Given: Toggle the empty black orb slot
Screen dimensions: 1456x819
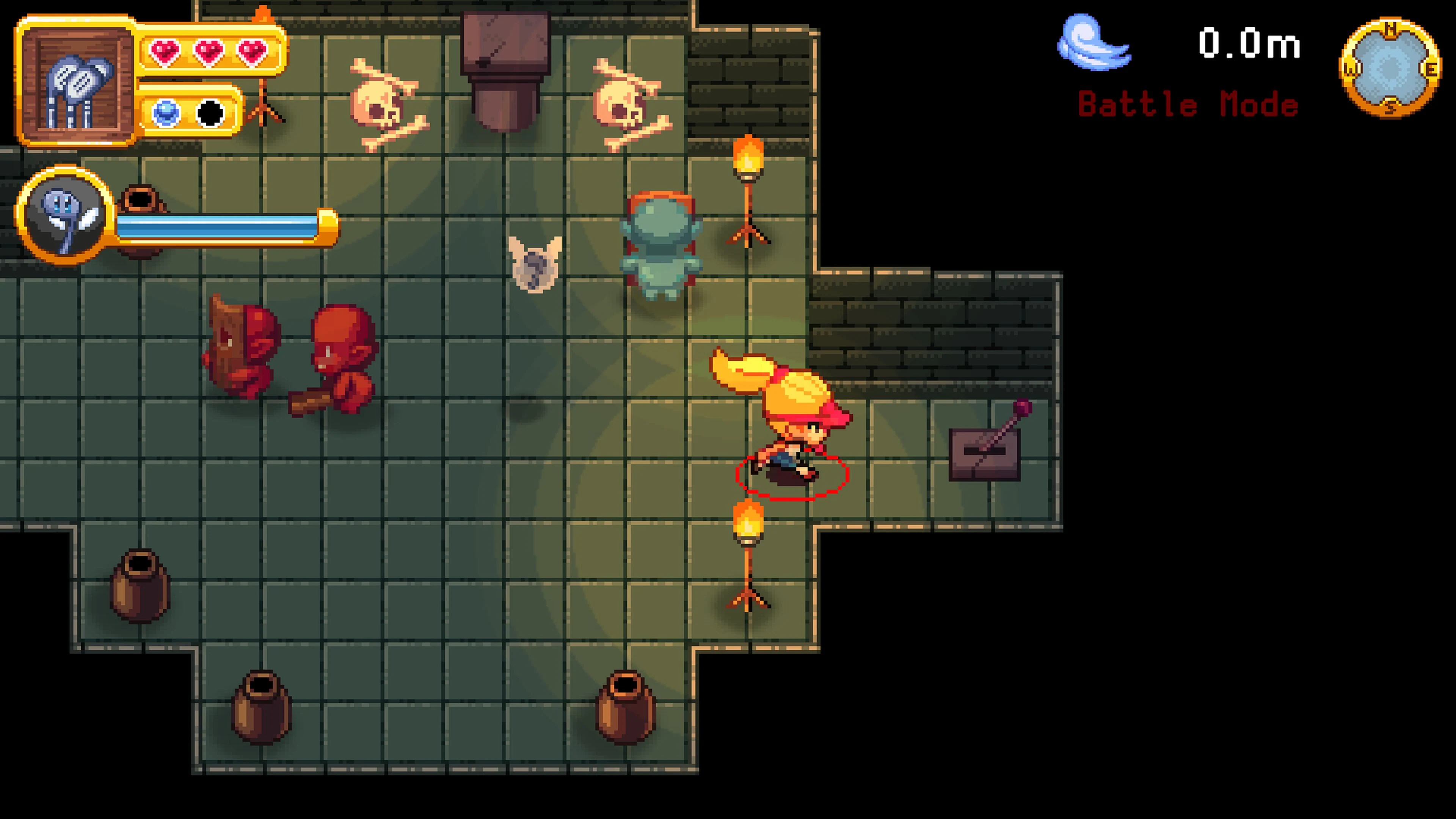Looking at the screenshot, I should click(x=210, y=113).
